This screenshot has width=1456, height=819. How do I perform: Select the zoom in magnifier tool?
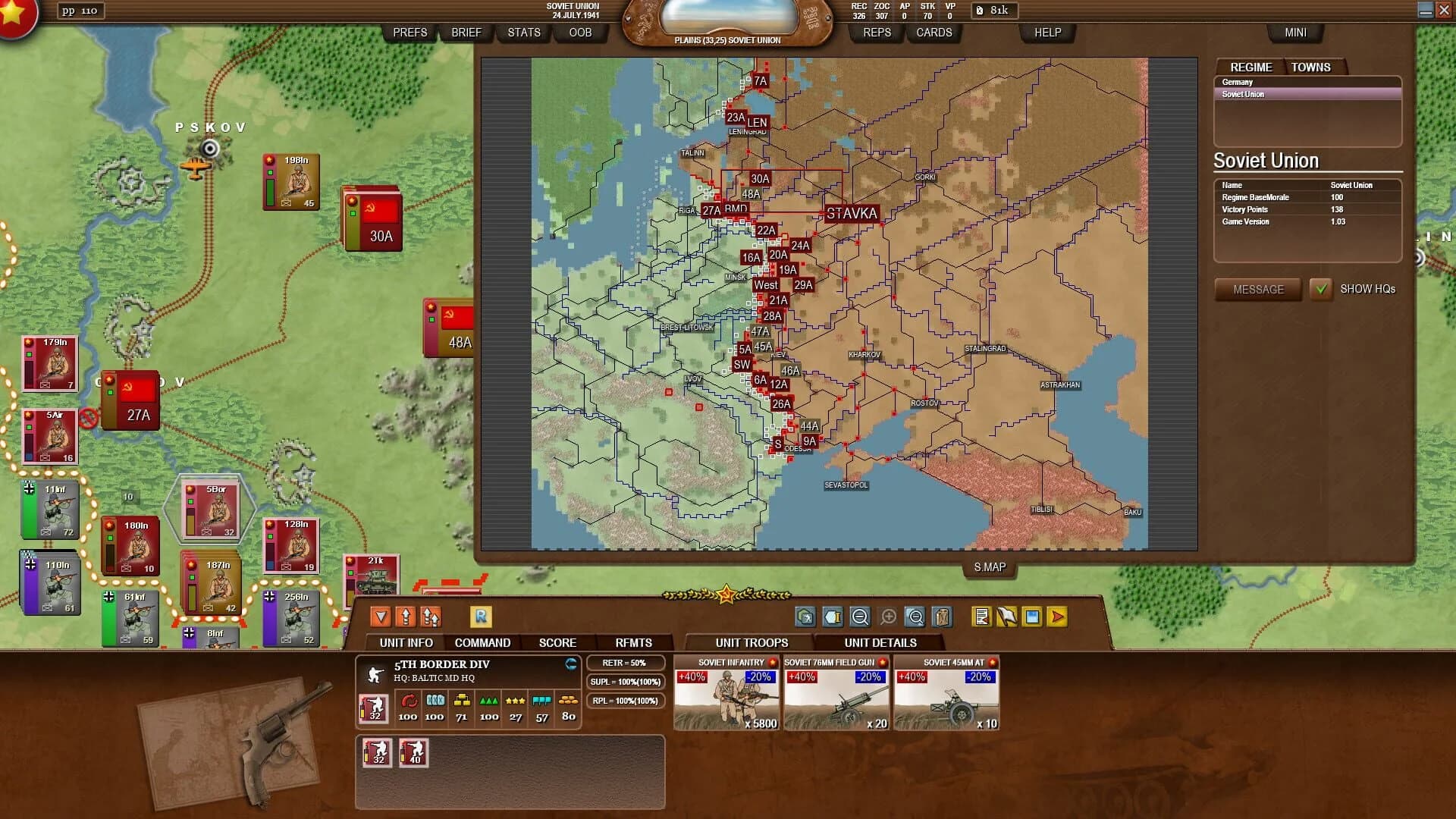pos(887,617)
